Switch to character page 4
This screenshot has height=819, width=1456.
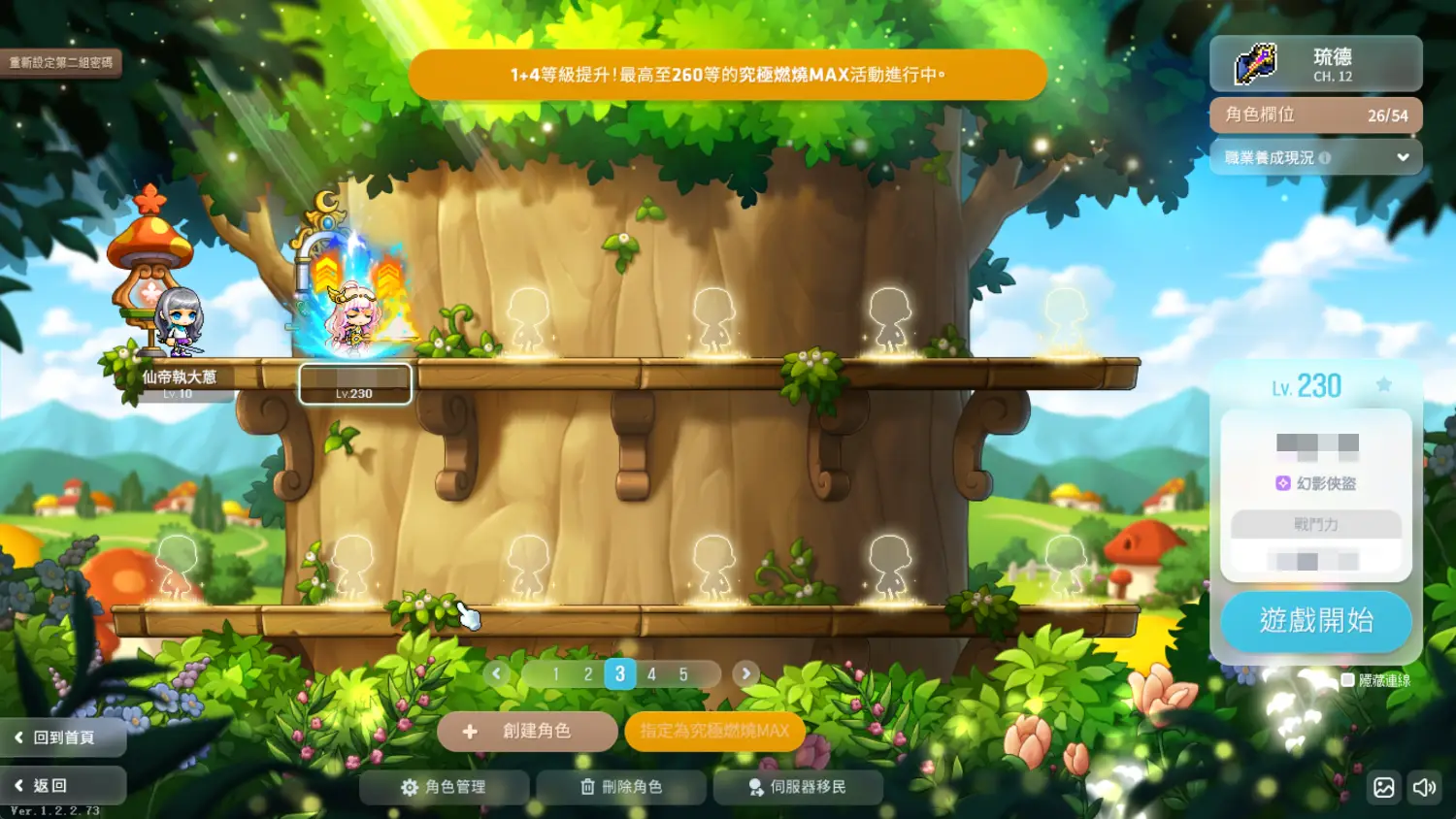tap(651, 673)
